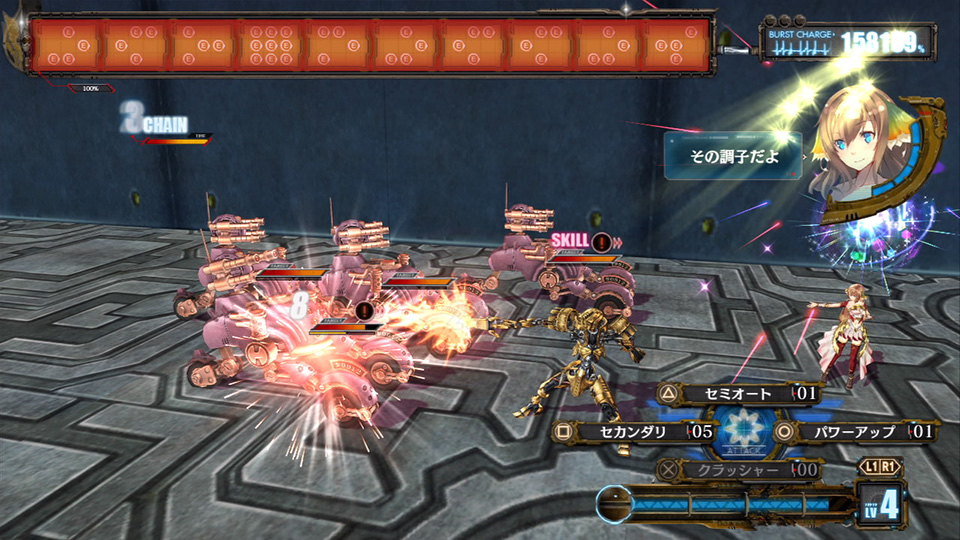Click the その調子だよ dialogue bubble
This screenshot has width=960, height=540.
coord(733,156)
